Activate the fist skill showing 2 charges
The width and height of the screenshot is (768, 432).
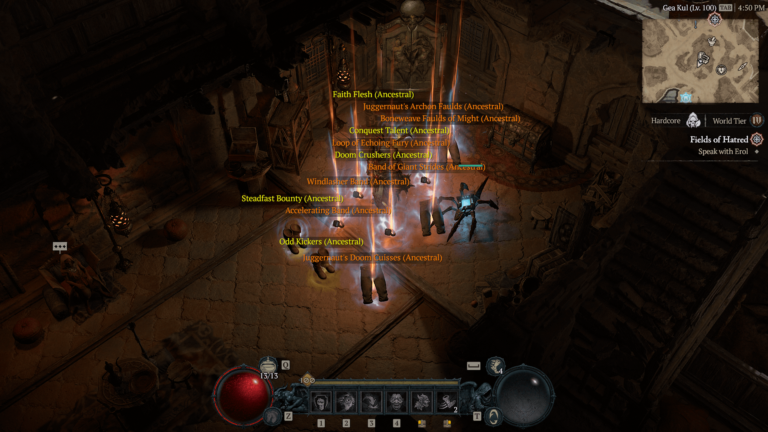coord(446,402)
